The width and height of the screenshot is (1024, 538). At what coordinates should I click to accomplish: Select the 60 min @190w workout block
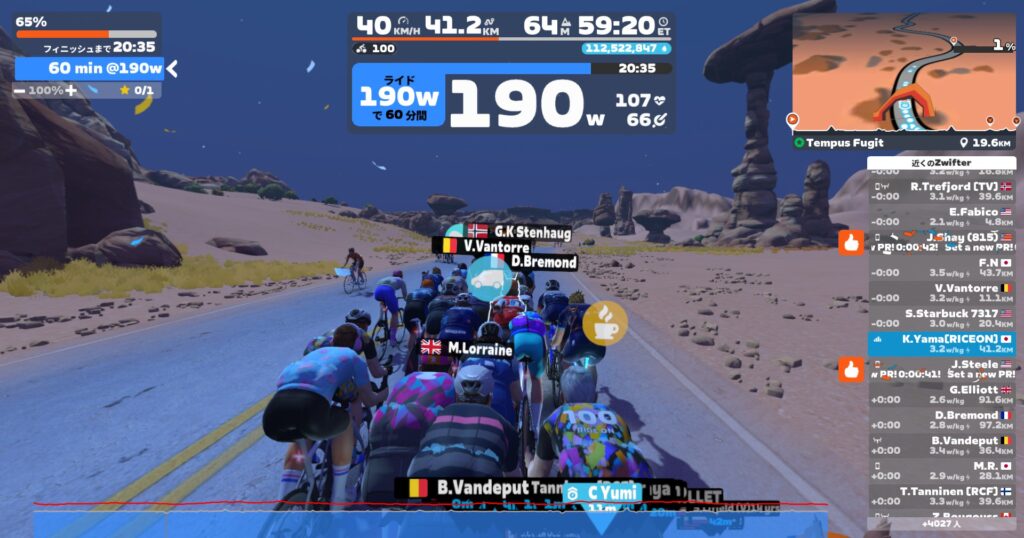pyautogui.click(x=90, y=68)
